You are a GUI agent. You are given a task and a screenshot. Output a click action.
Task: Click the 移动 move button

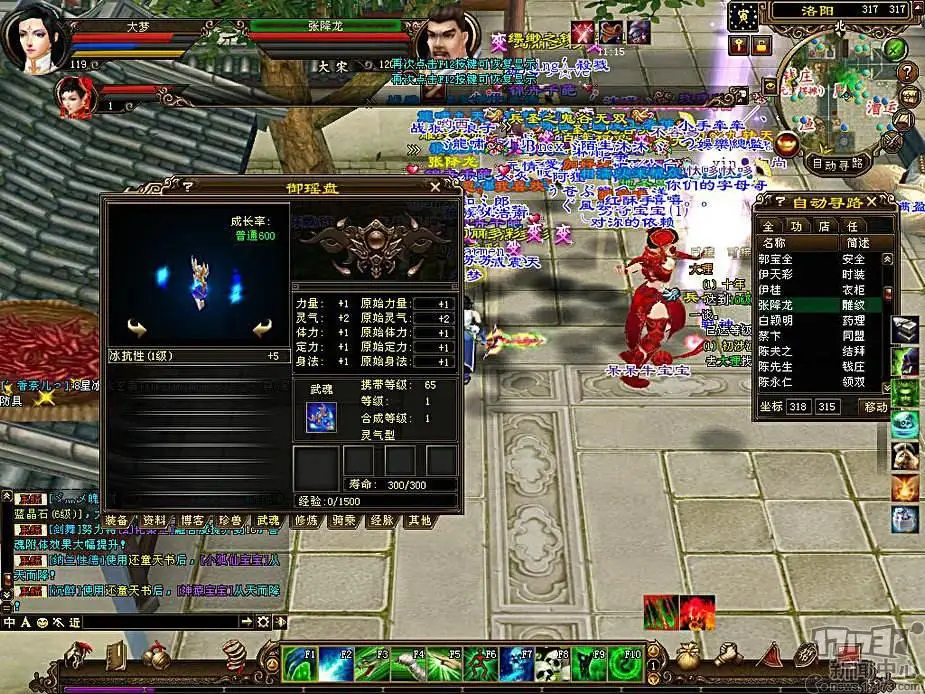point(875,407)
